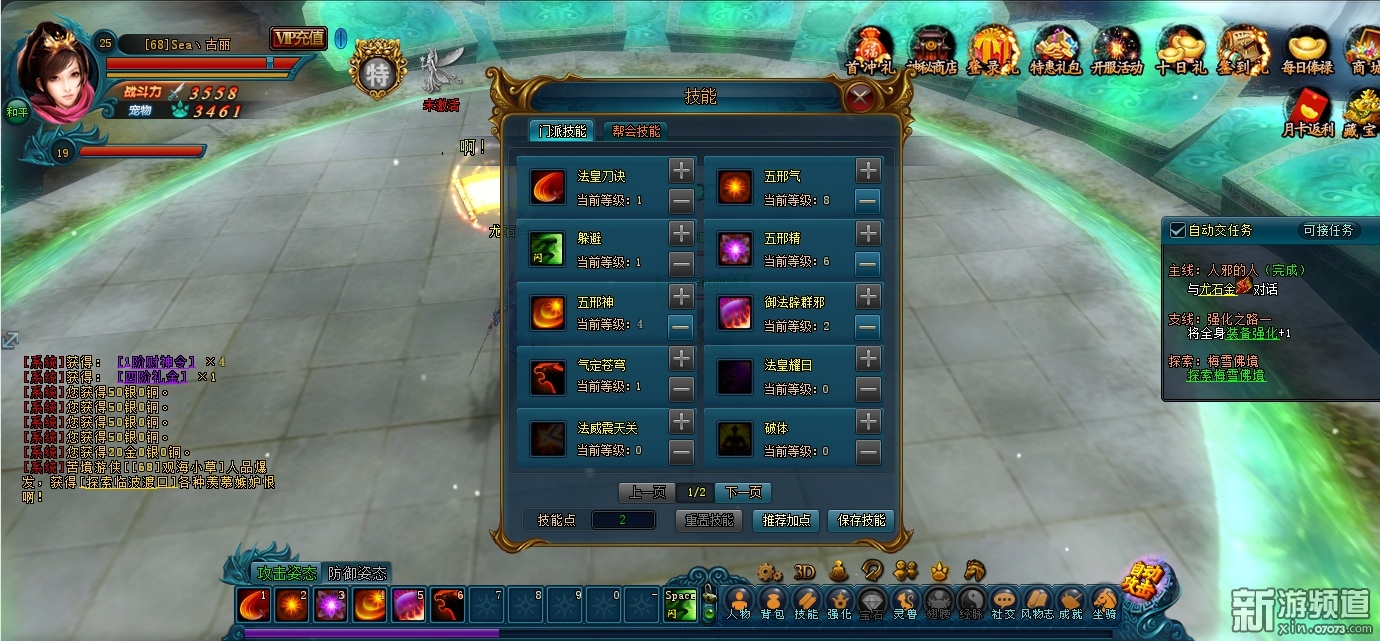Increase the 御法辟群邪 skill level
The width and height of the screenshot is (1380, 641).
point(868,297)
